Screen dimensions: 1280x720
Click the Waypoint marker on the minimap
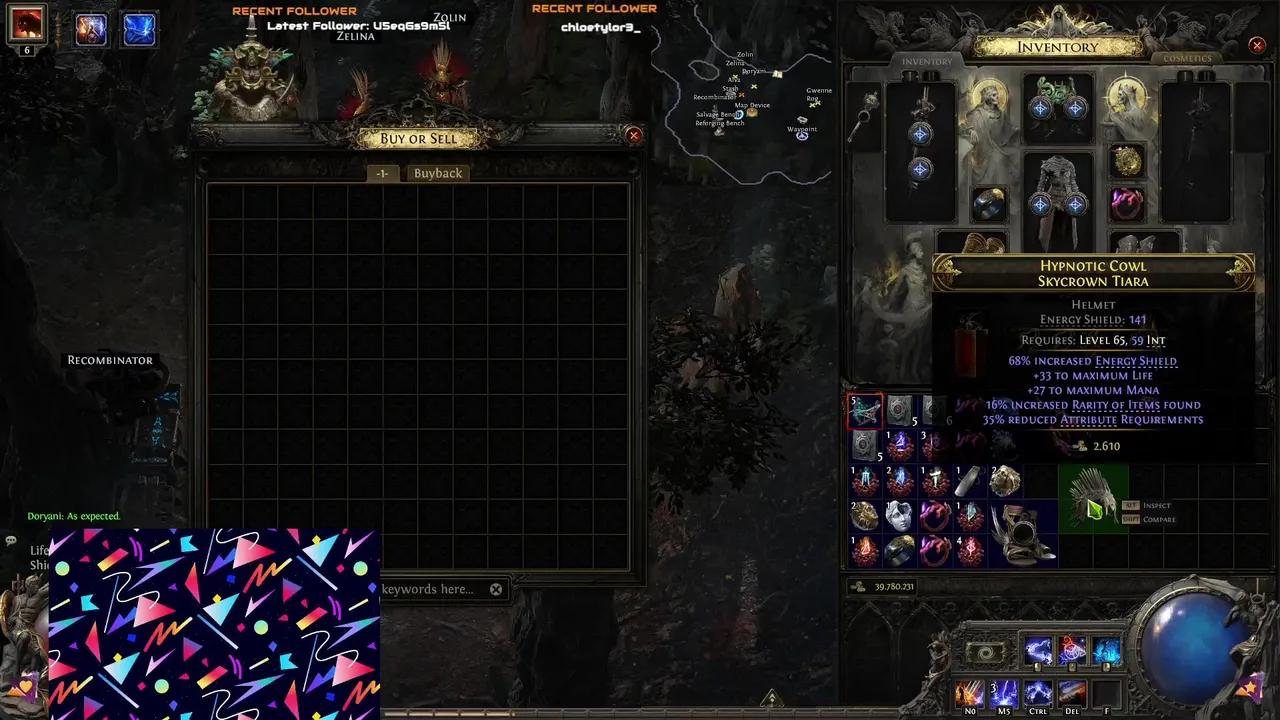[802, 135]
